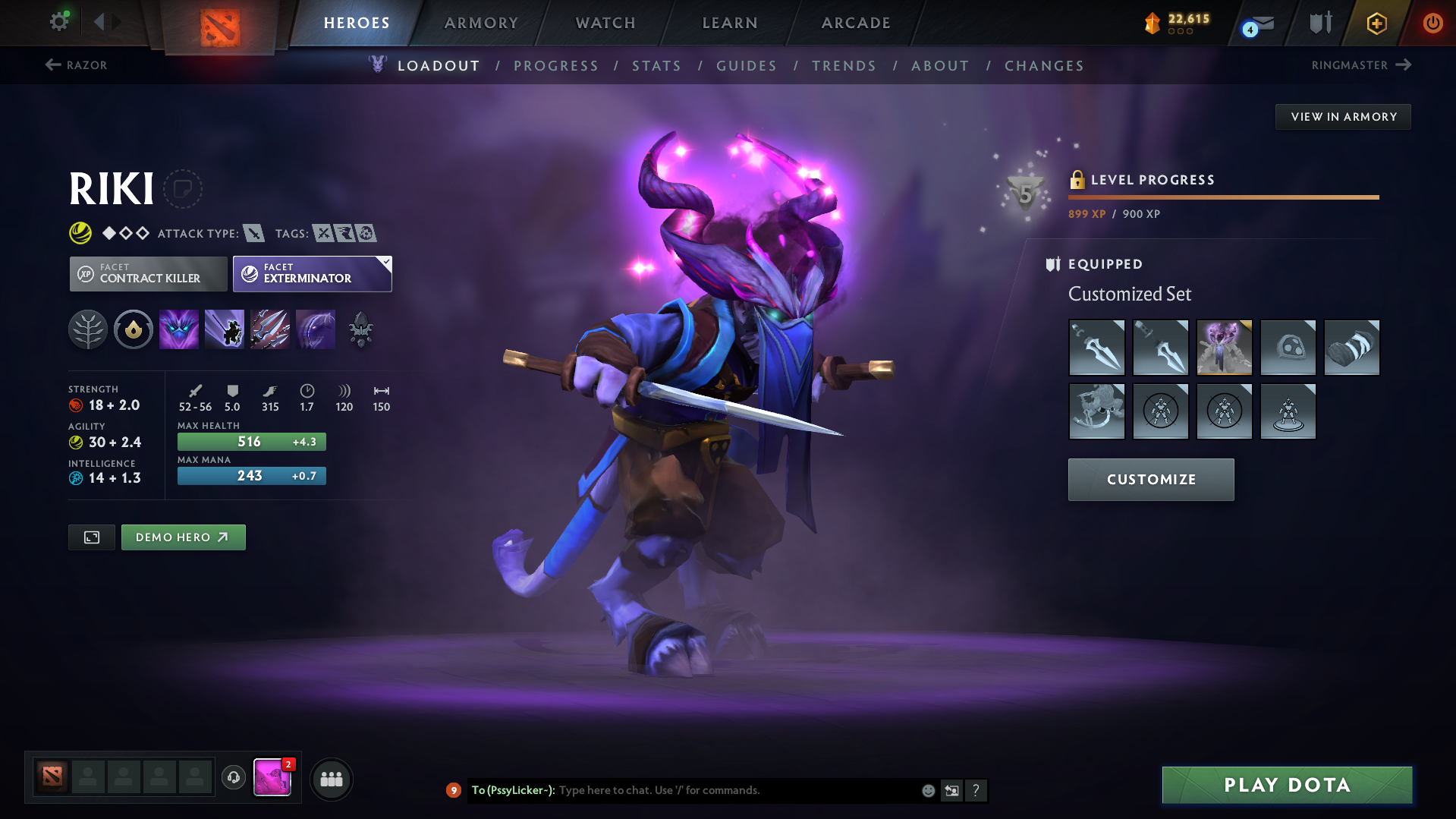Go to next hero Ringmaster
The width and height of the screenshot is (1456, 819).
[x=1361, y=65]
